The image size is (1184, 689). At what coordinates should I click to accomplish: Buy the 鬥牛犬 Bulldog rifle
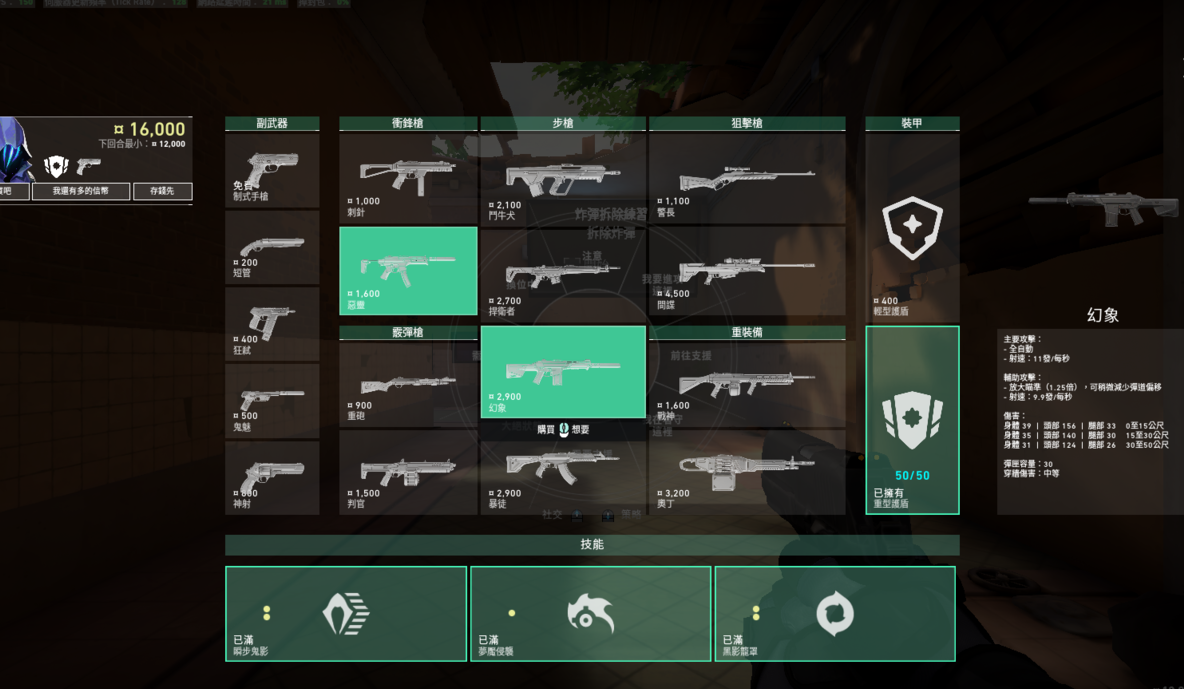562,178
